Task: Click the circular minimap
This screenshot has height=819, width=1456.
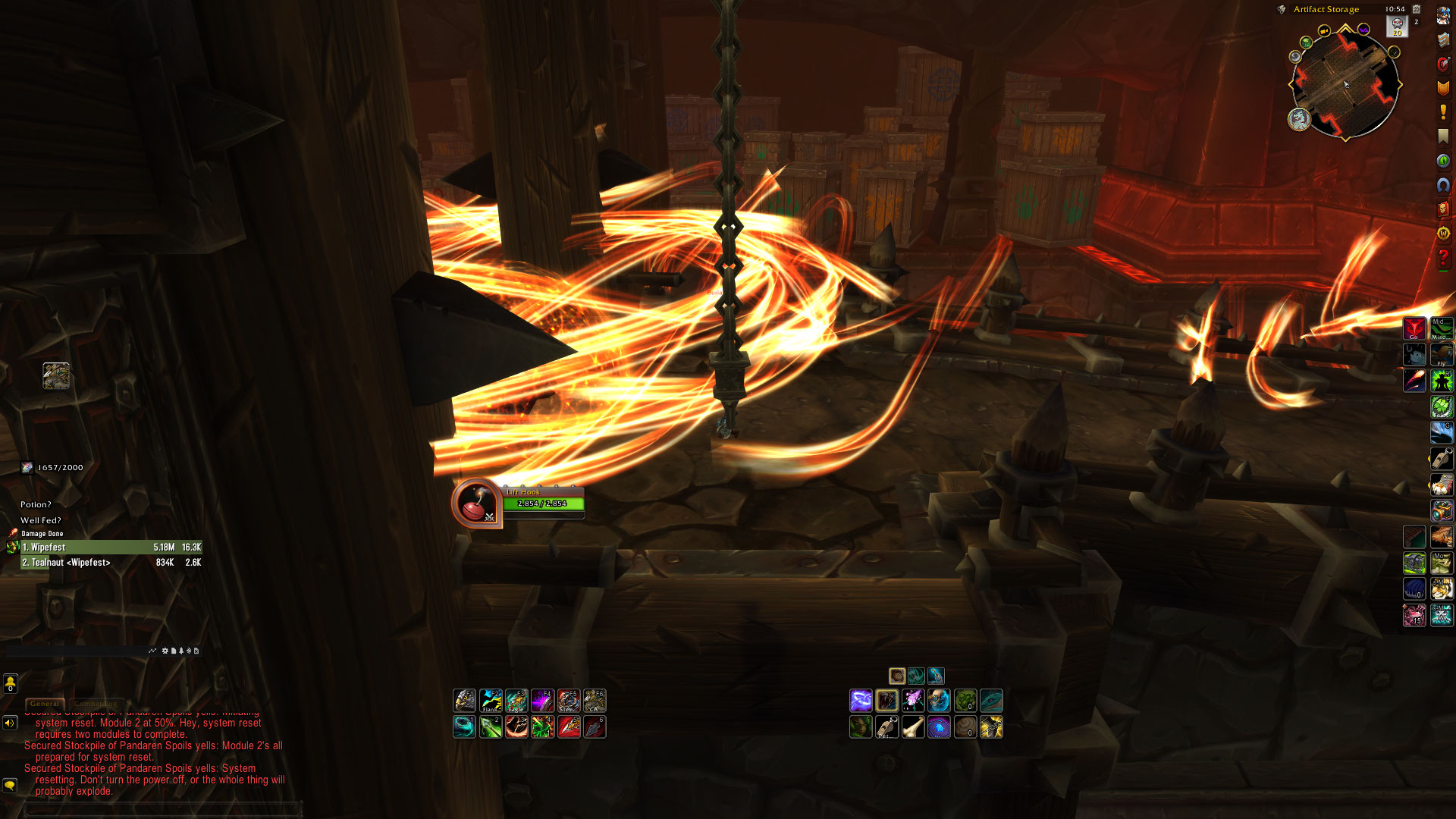Action: [x=1345, y=83]
